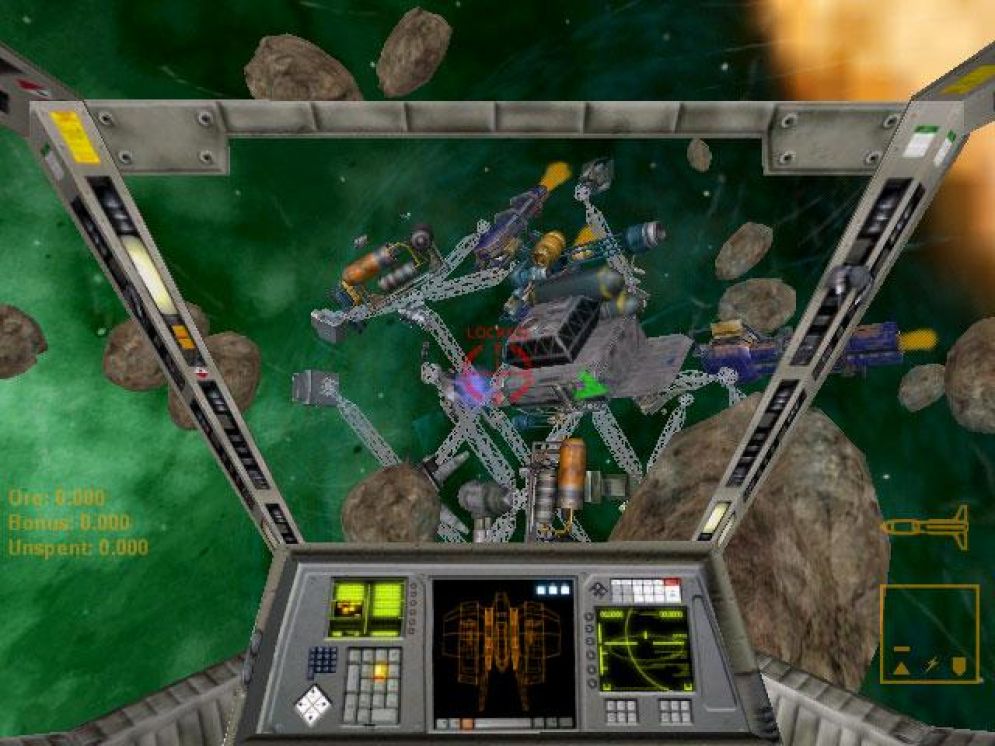Click the triangle icon in the status box

click(x=901, y=666)
